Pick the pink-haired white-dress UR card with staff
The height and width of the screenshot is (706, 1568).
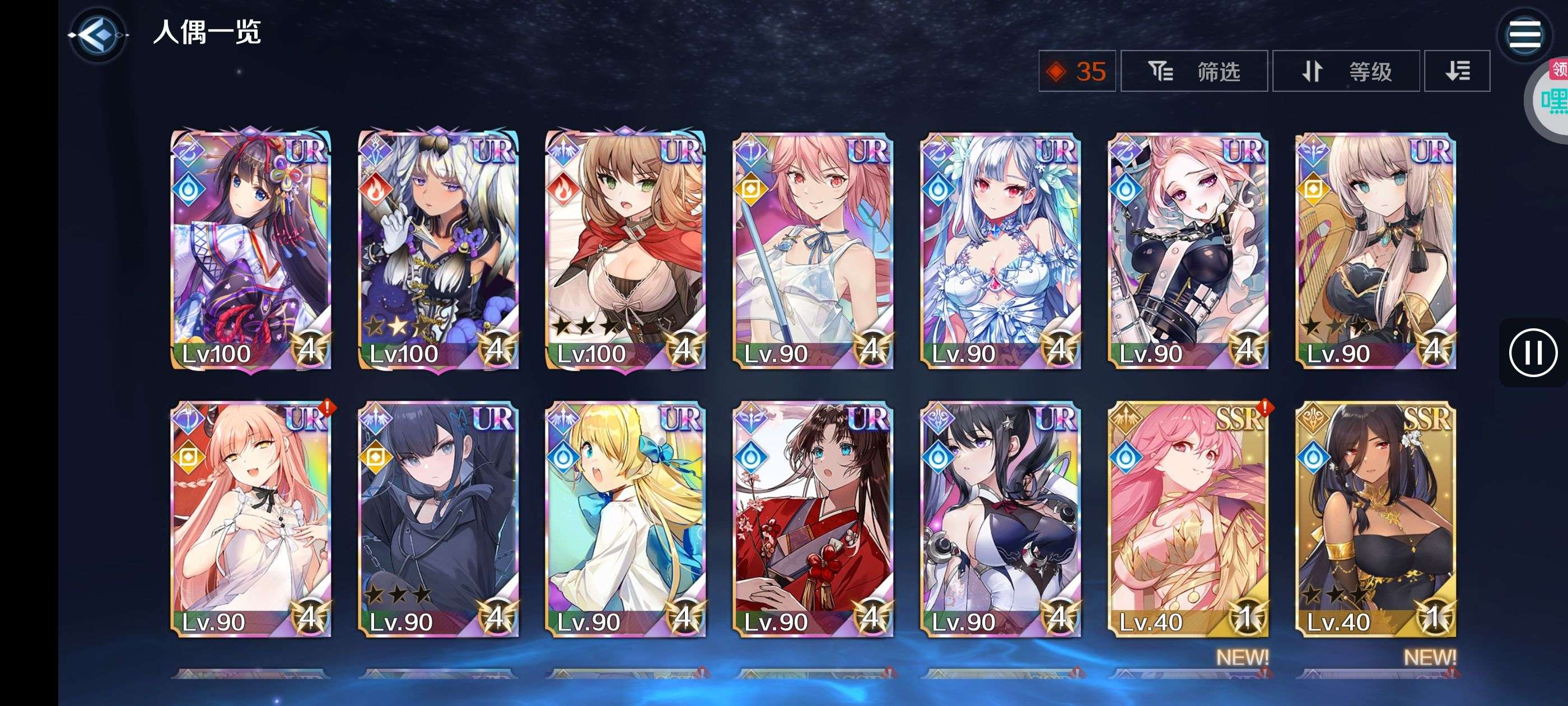click(x=813, y=250)
